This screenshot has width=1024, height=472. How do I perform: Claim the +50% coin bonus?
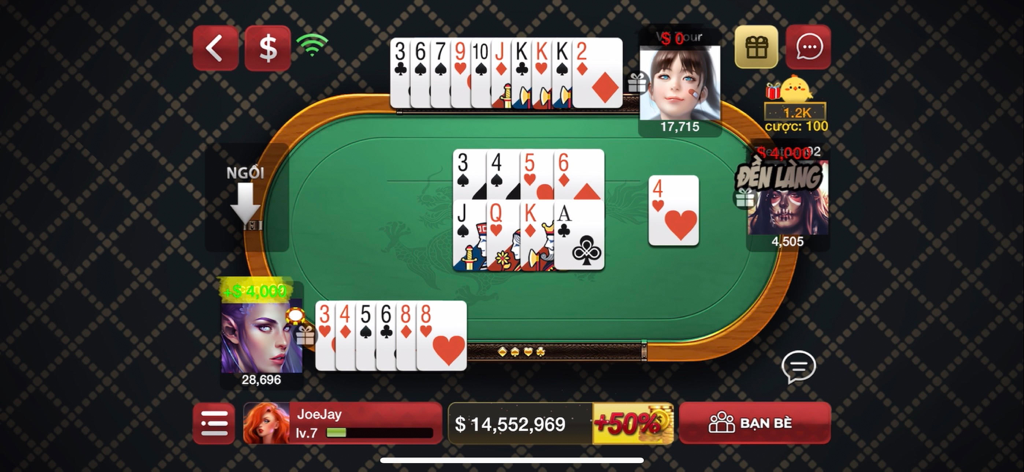coord(633,423)
